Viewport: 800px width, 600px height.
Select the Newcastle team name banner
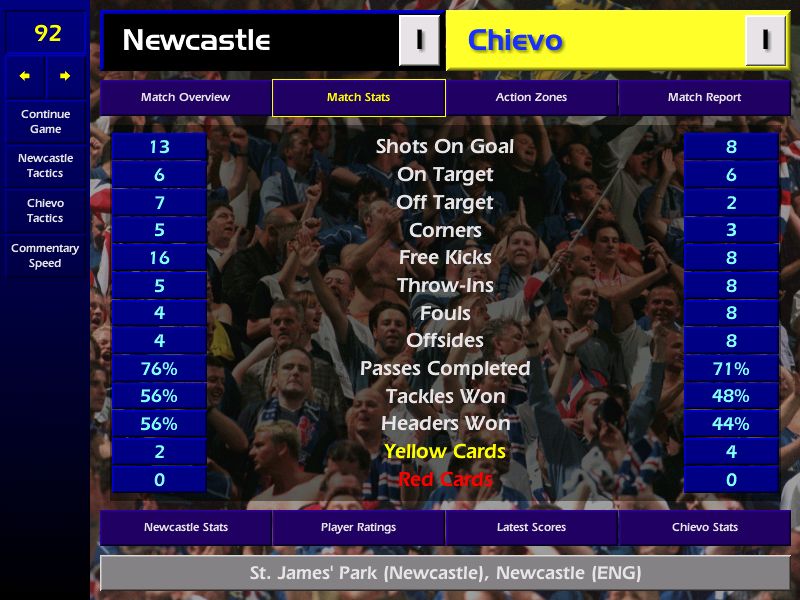tap(250, 41)
